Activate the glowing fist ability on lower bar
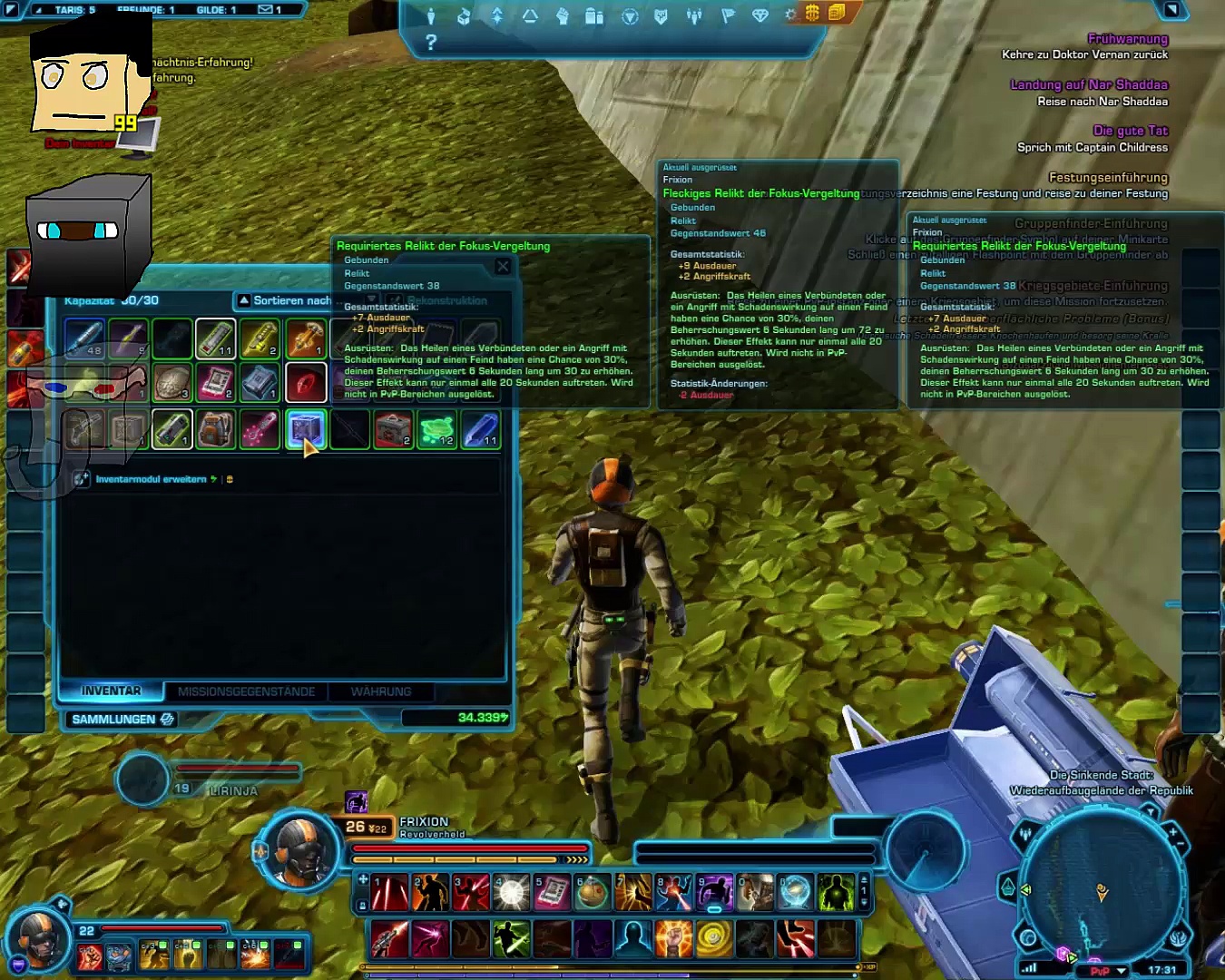The height and width of the screenshot is (980, 1225). point(673,939)
